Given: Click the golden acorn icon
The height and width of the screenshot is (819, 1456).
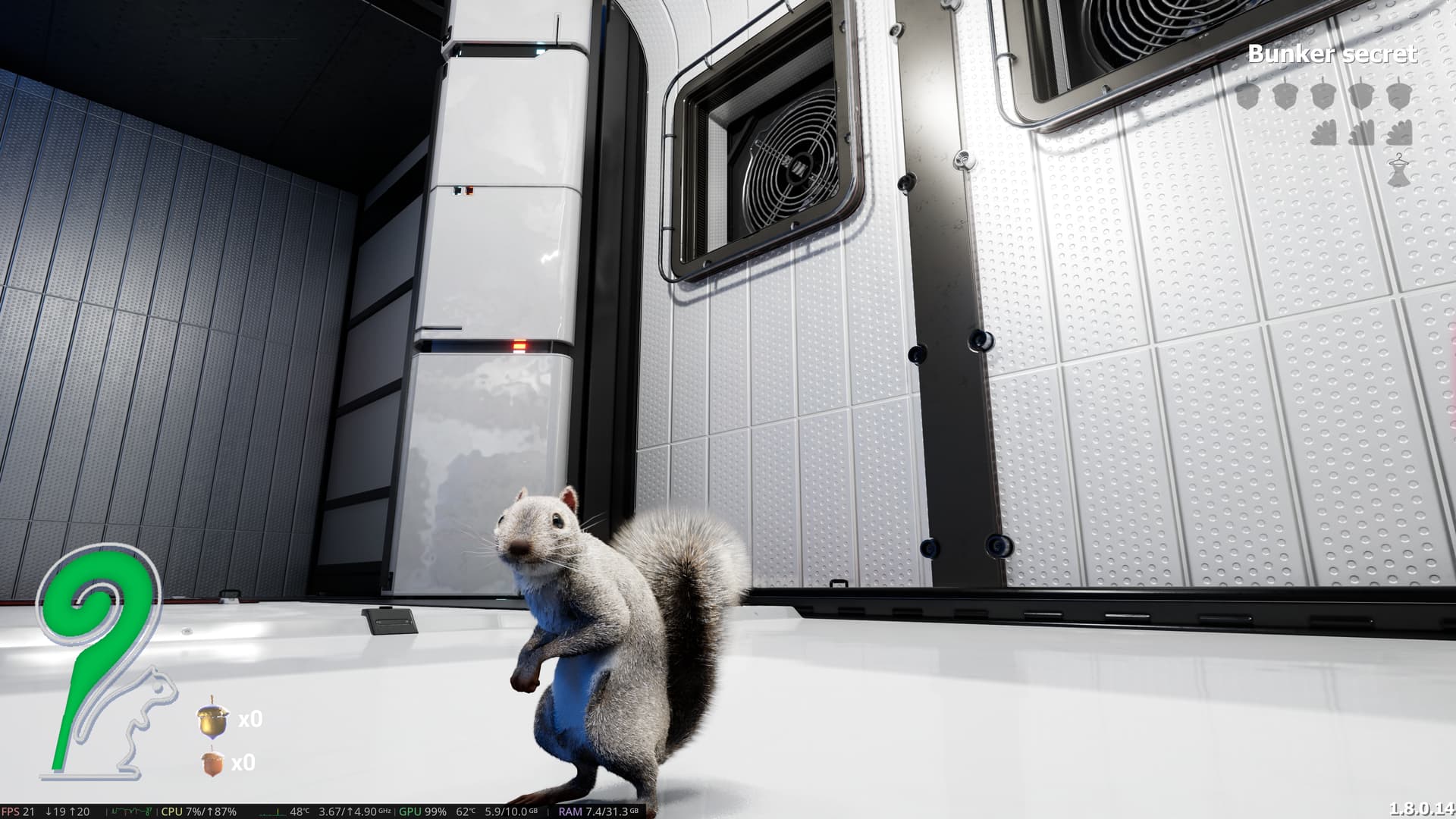Looking at the screenshot, I should (x=213, y=720).
